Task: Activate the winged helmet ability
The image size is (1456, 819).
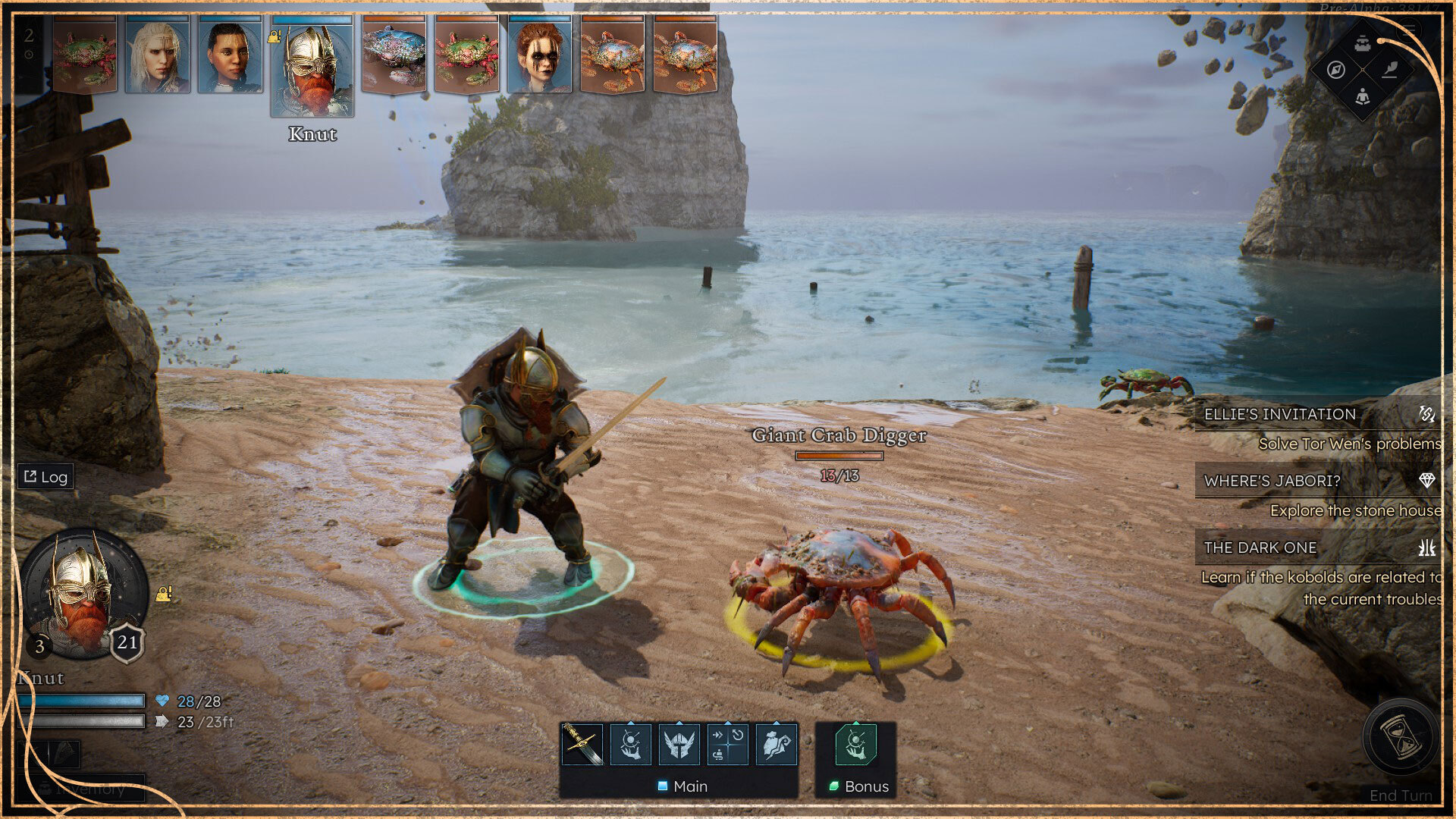Action: [x=679, y=744]
